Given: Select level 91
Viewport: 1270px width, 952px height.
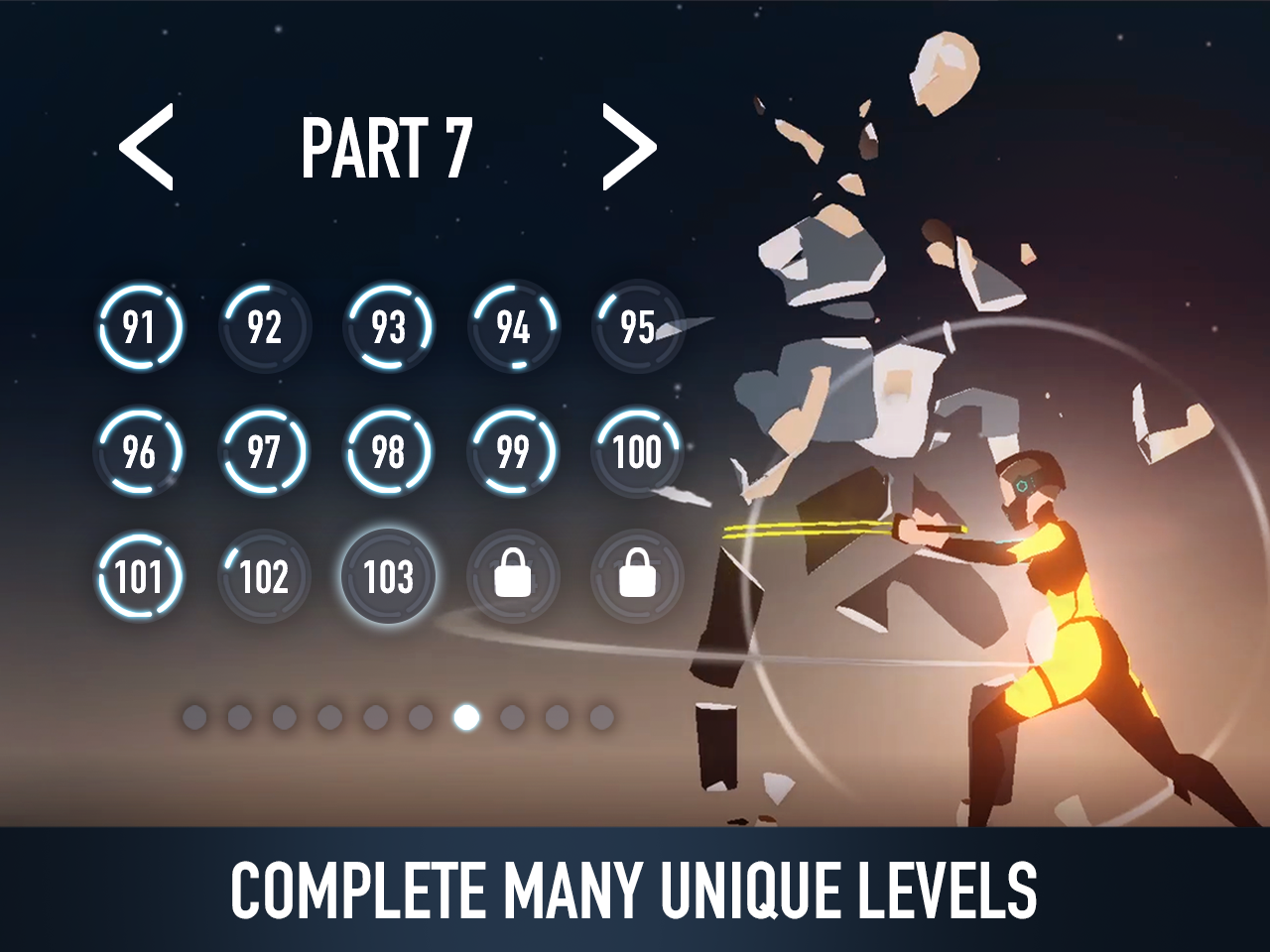Looking at the screenshot, I should tap(139, 327).
